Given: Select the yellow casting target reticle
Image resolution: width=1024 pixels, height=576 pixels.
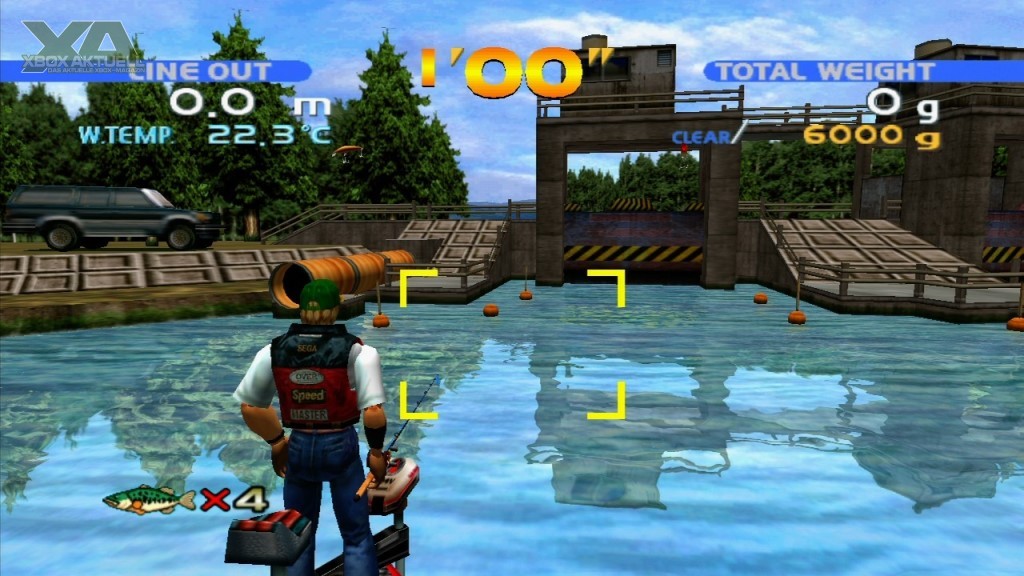Looking at the screenshot, I should coord(513,343).
